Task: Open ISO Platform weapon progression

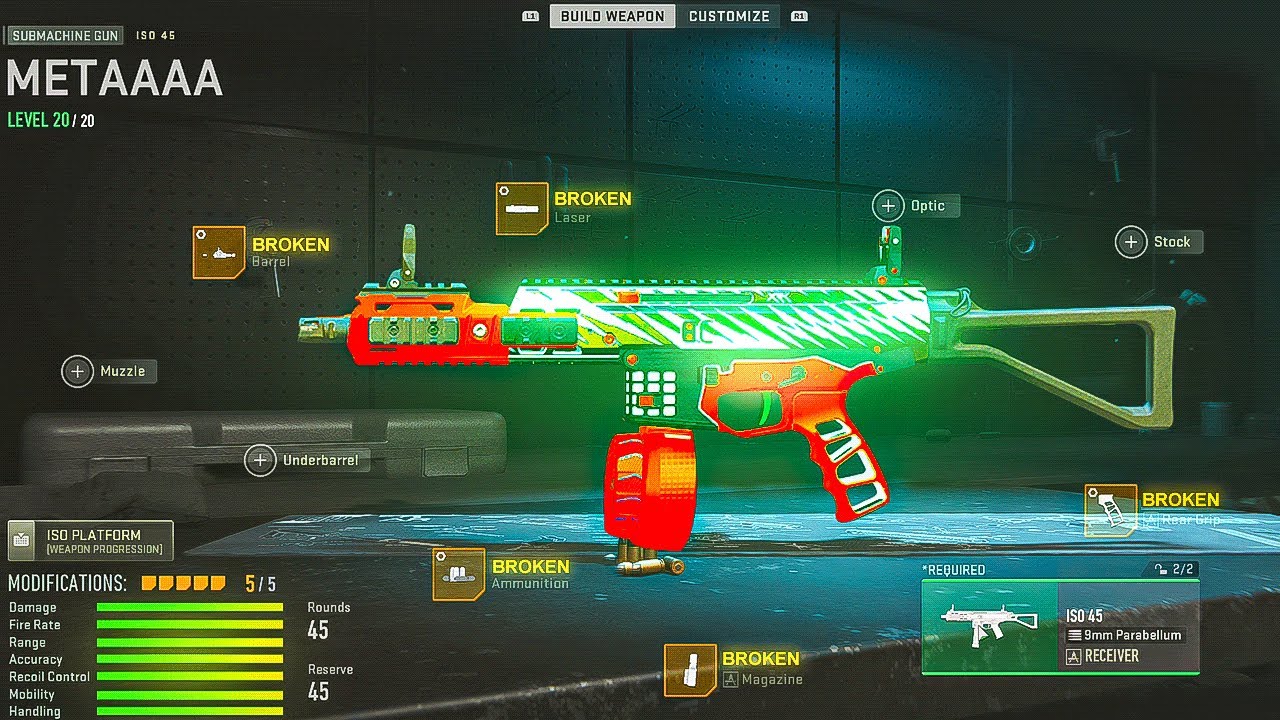Action: [91, 541]
